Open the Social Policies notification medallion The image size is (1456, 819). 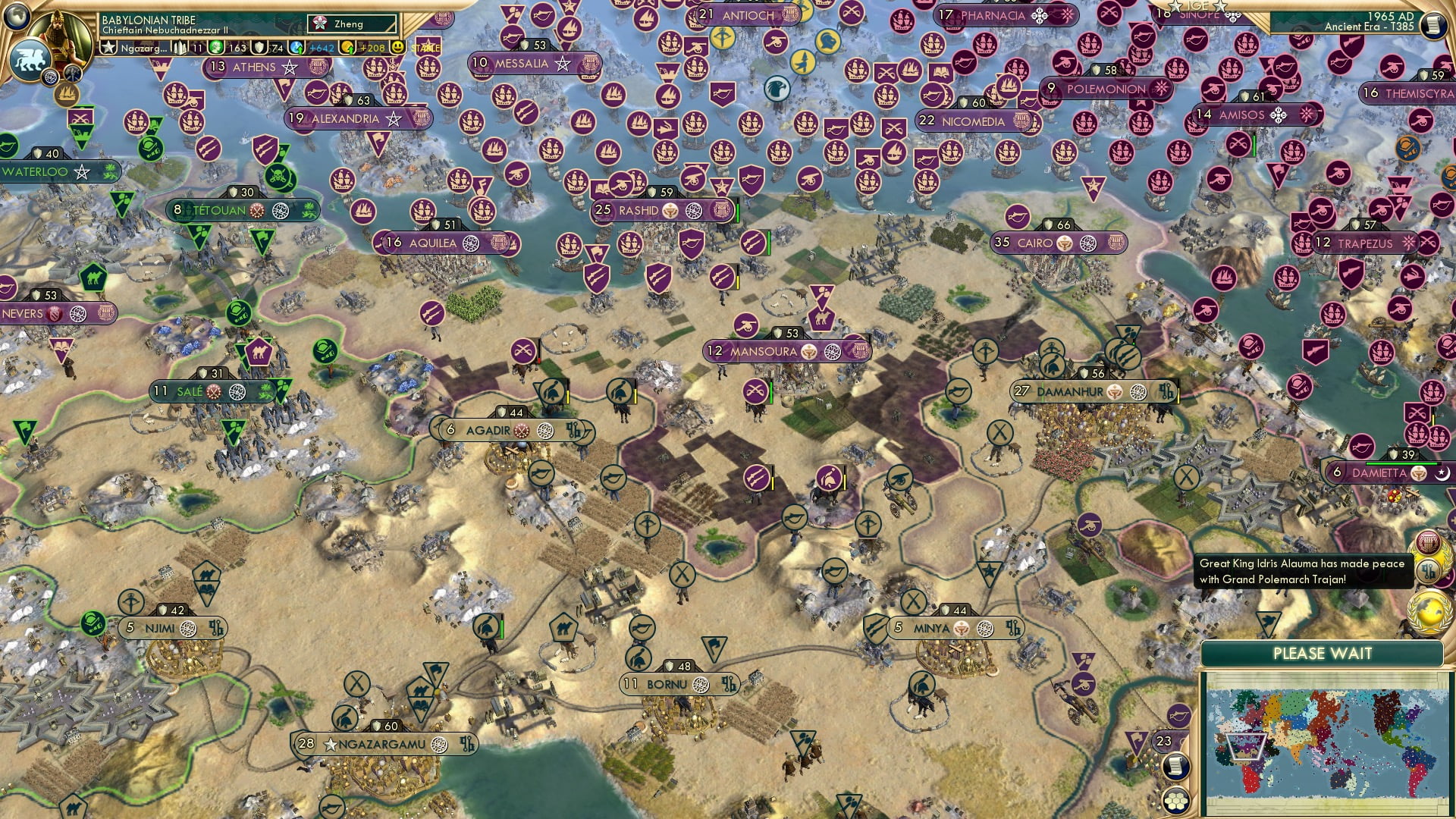tap(1429, 541)
